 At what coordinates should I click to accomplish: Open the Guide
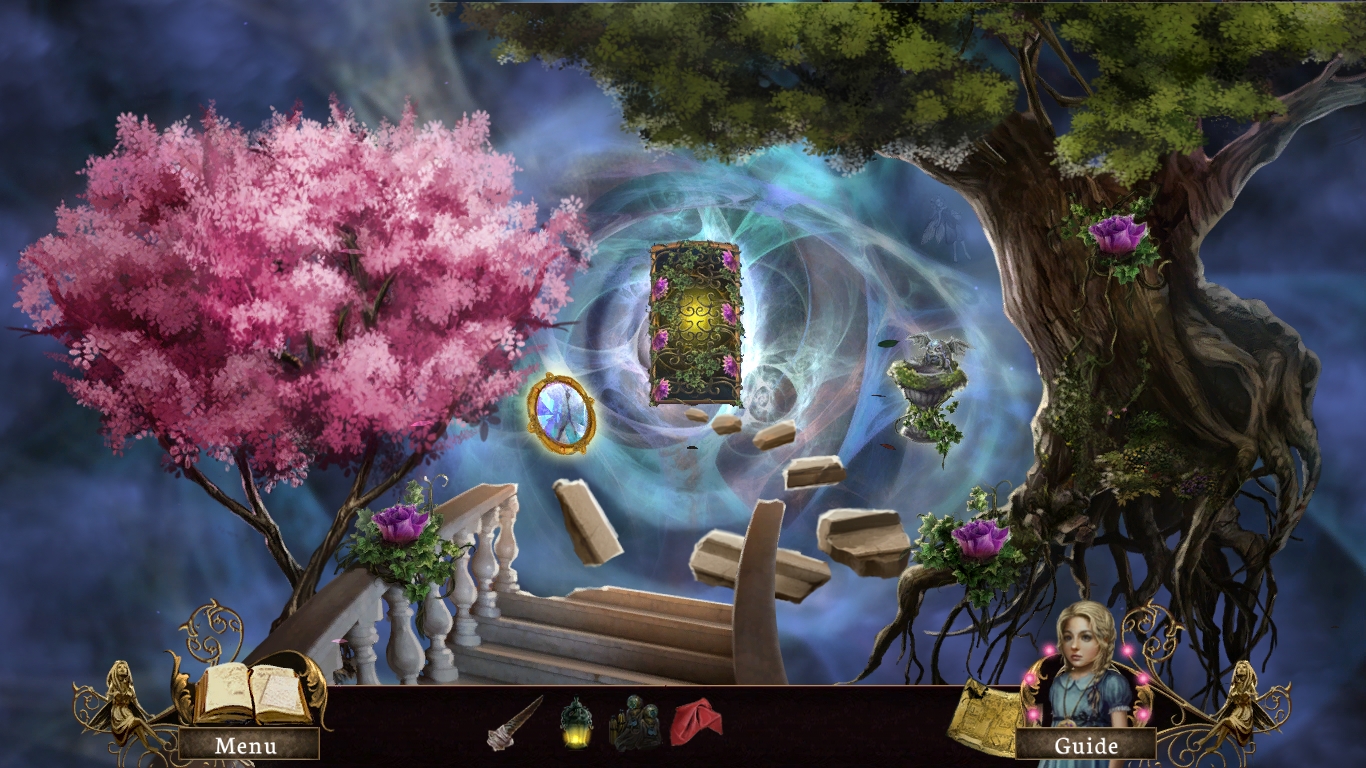[x=1090, y=745]
